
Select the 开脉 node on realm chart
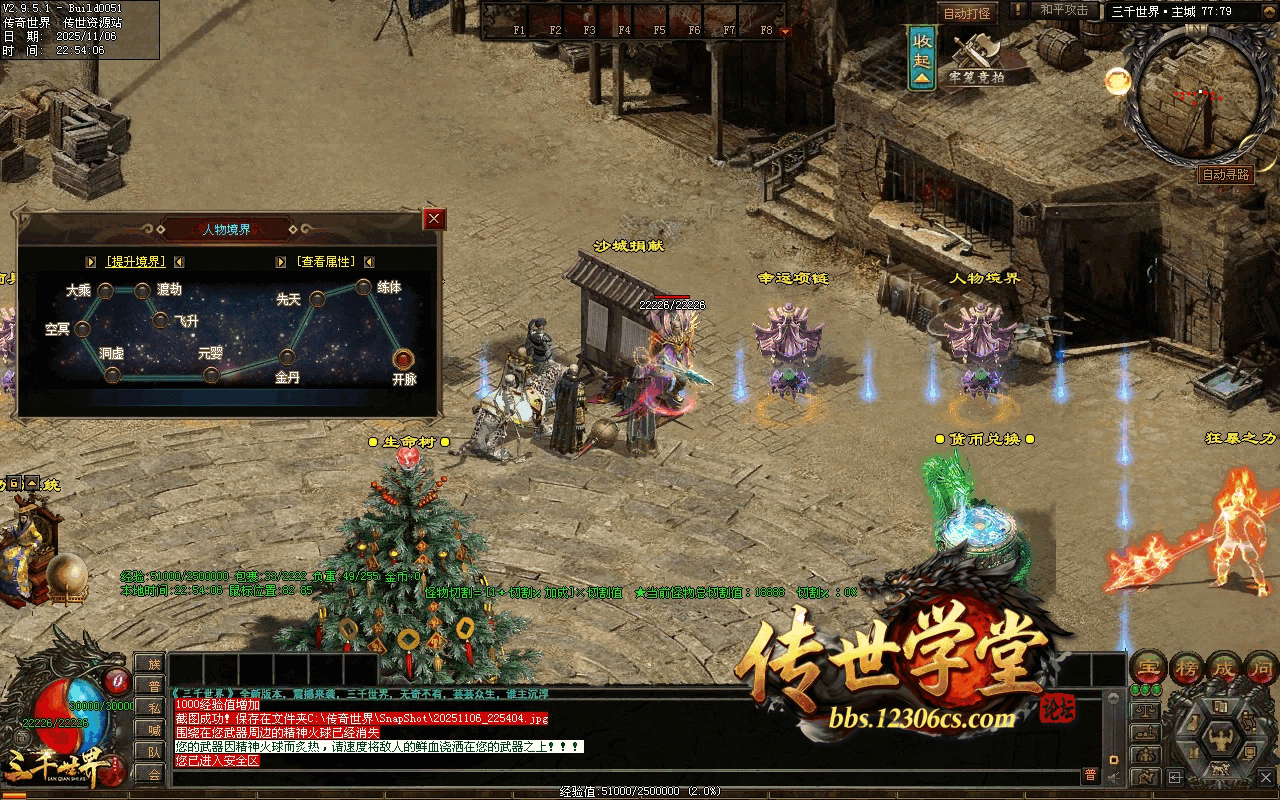[x=403, y=358]
